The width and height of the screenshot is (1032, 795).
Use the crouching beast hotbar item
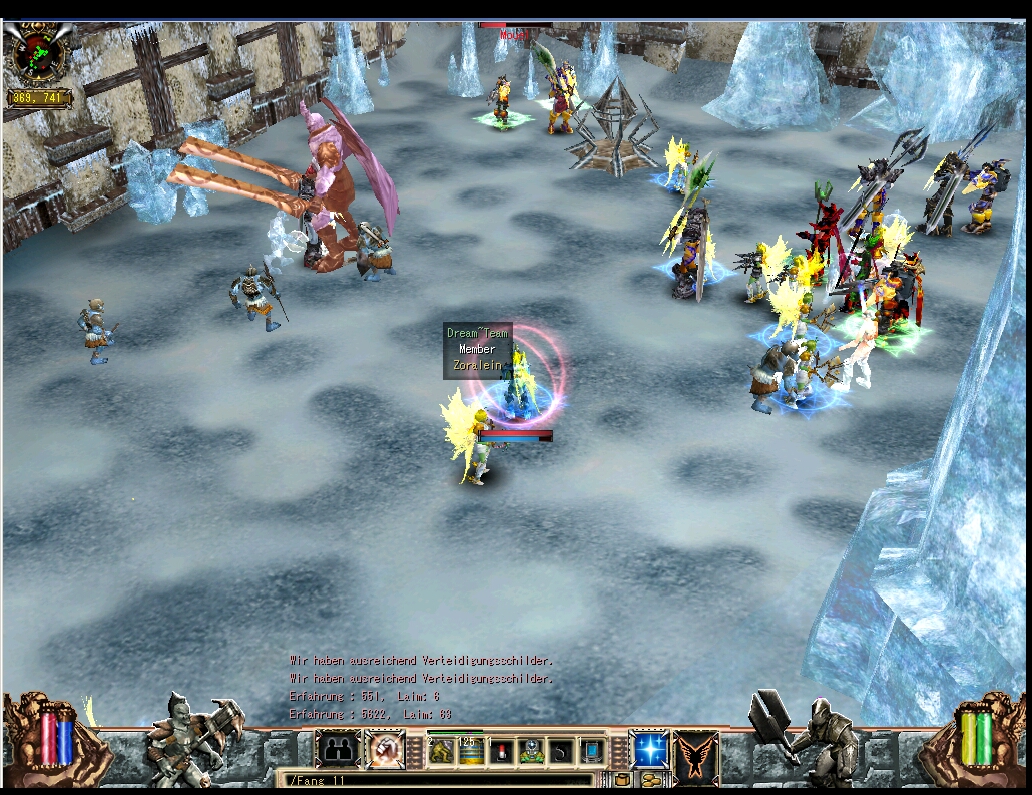click(x=441, y=750)
